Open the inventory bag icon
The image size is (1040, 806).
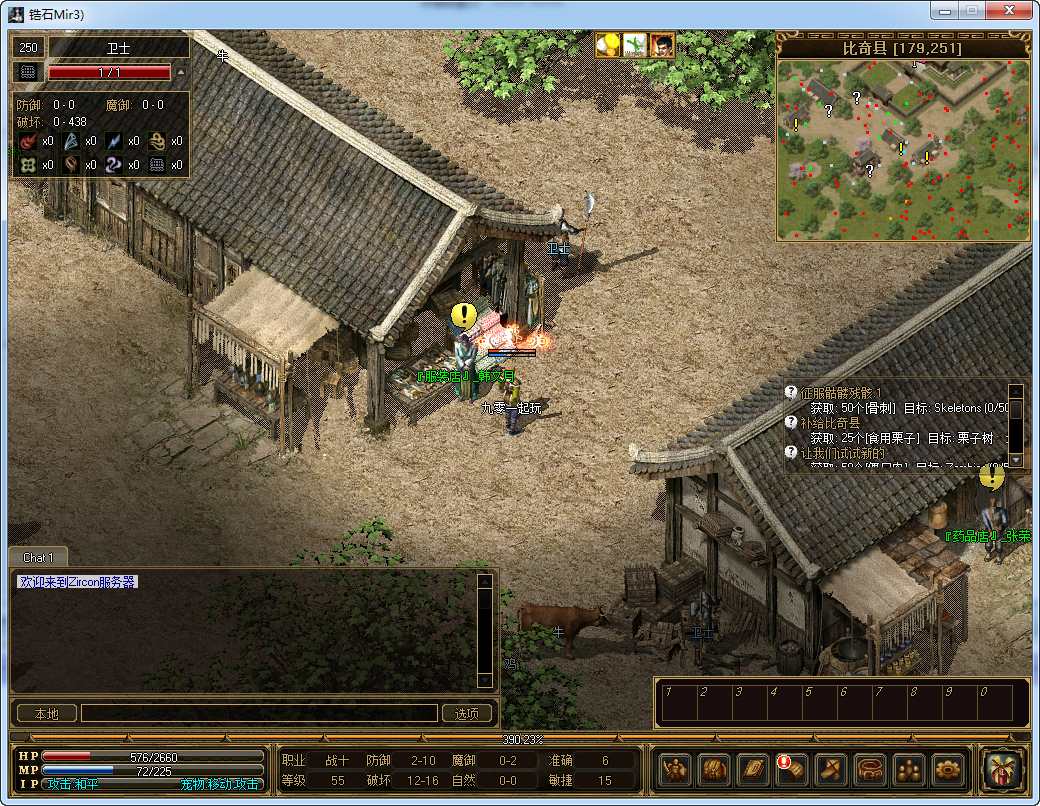[713, 769]
